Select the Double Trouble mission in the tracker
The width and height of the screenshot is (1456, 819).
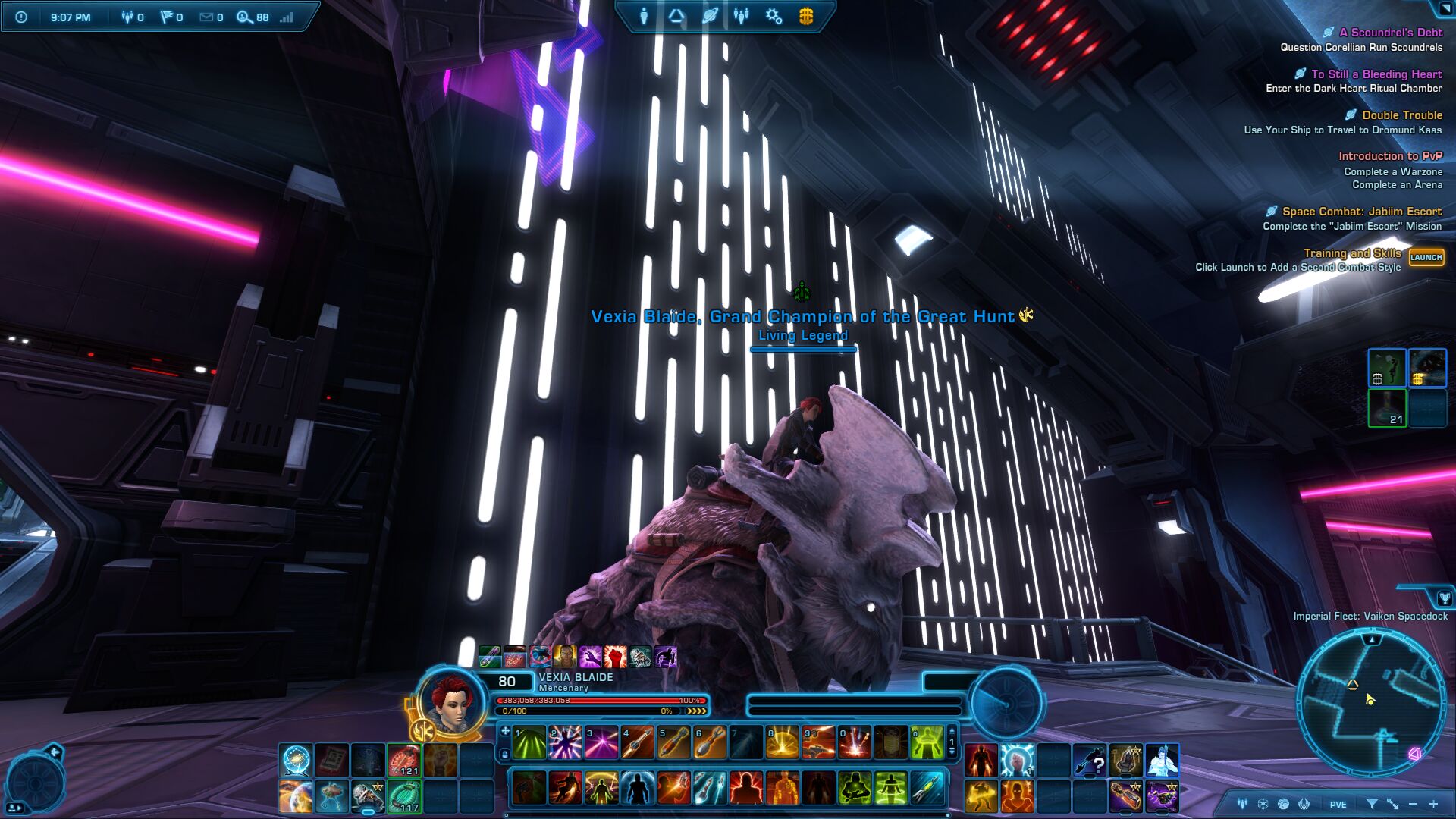click(1401, 115)
